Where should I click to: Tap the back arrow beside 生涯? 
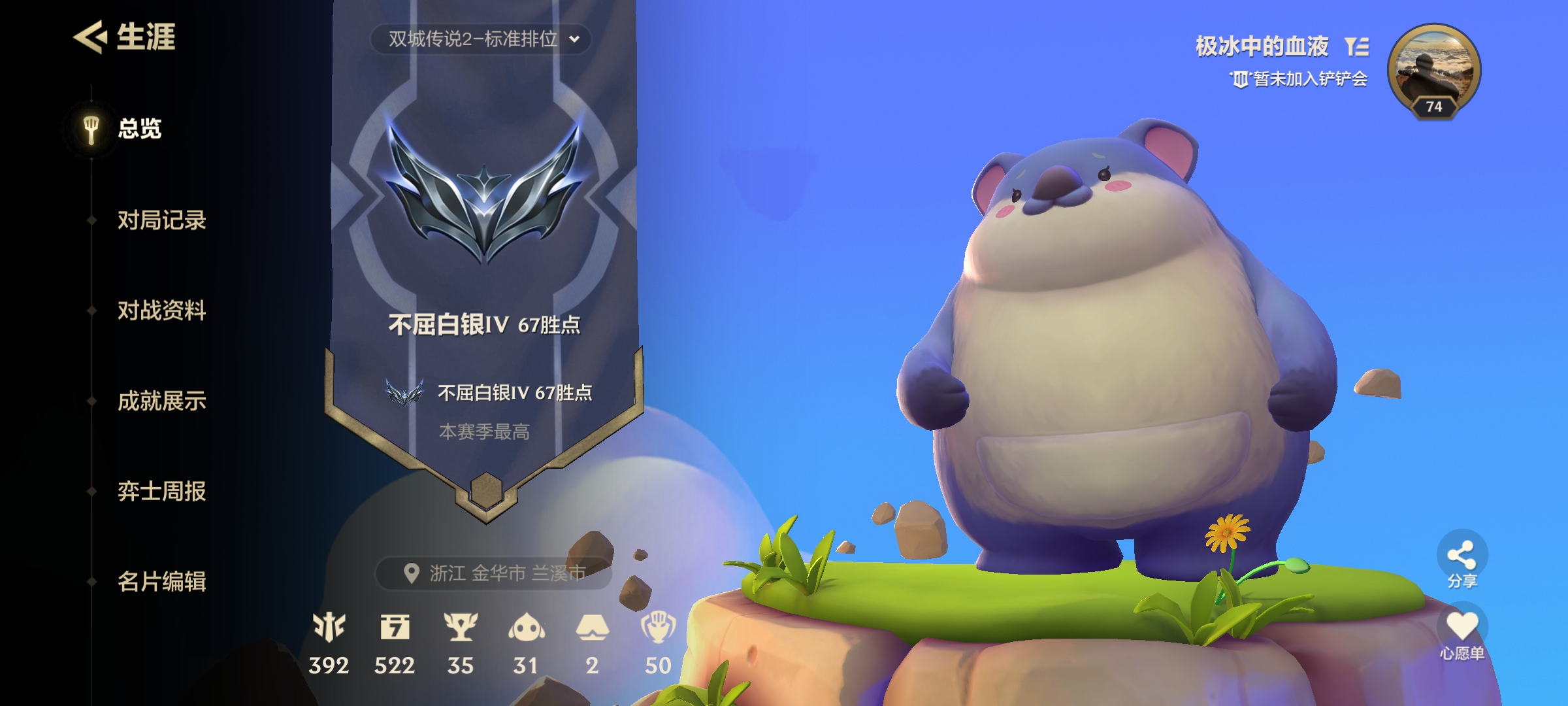[91, 37]
